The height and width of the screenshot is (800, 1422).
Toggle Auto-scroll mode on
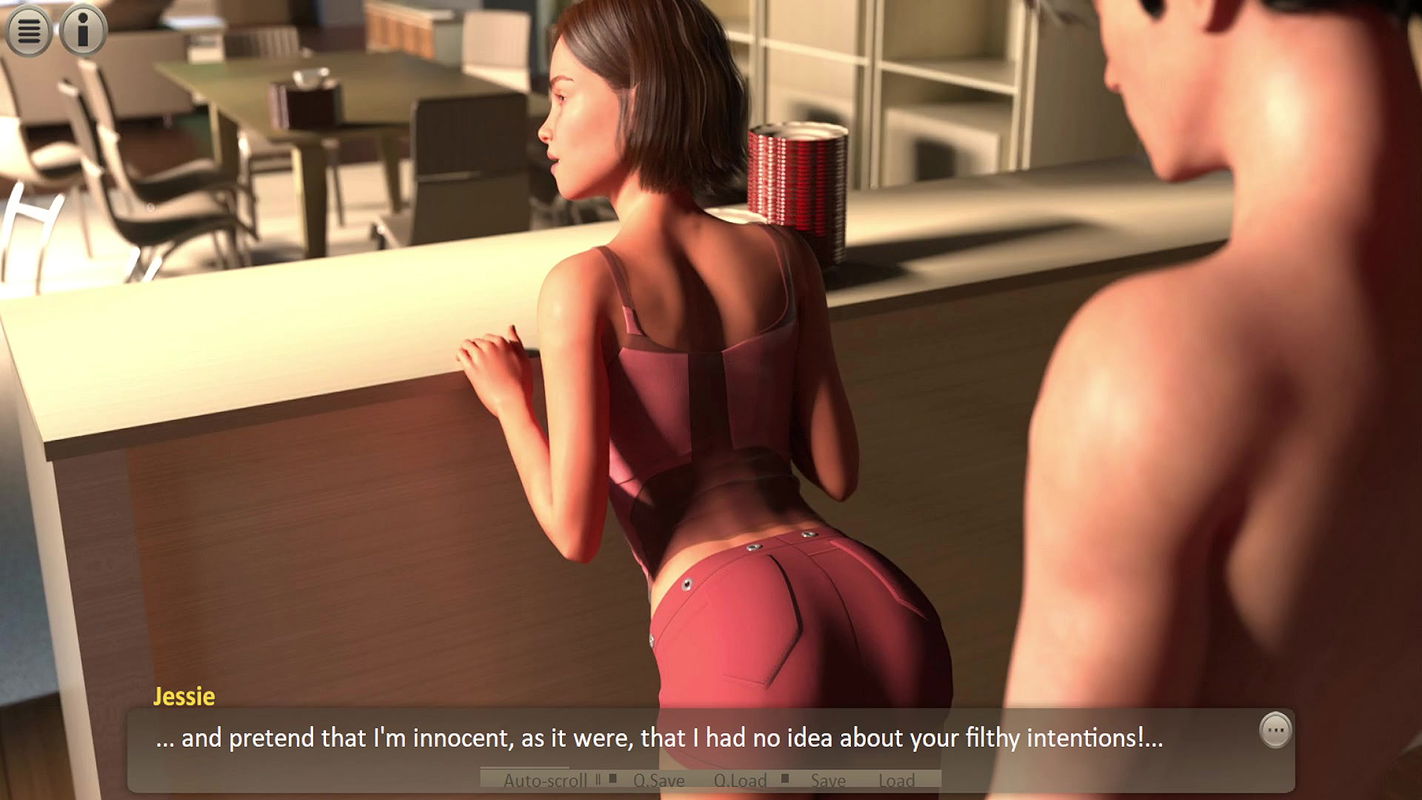pos(545,780)
